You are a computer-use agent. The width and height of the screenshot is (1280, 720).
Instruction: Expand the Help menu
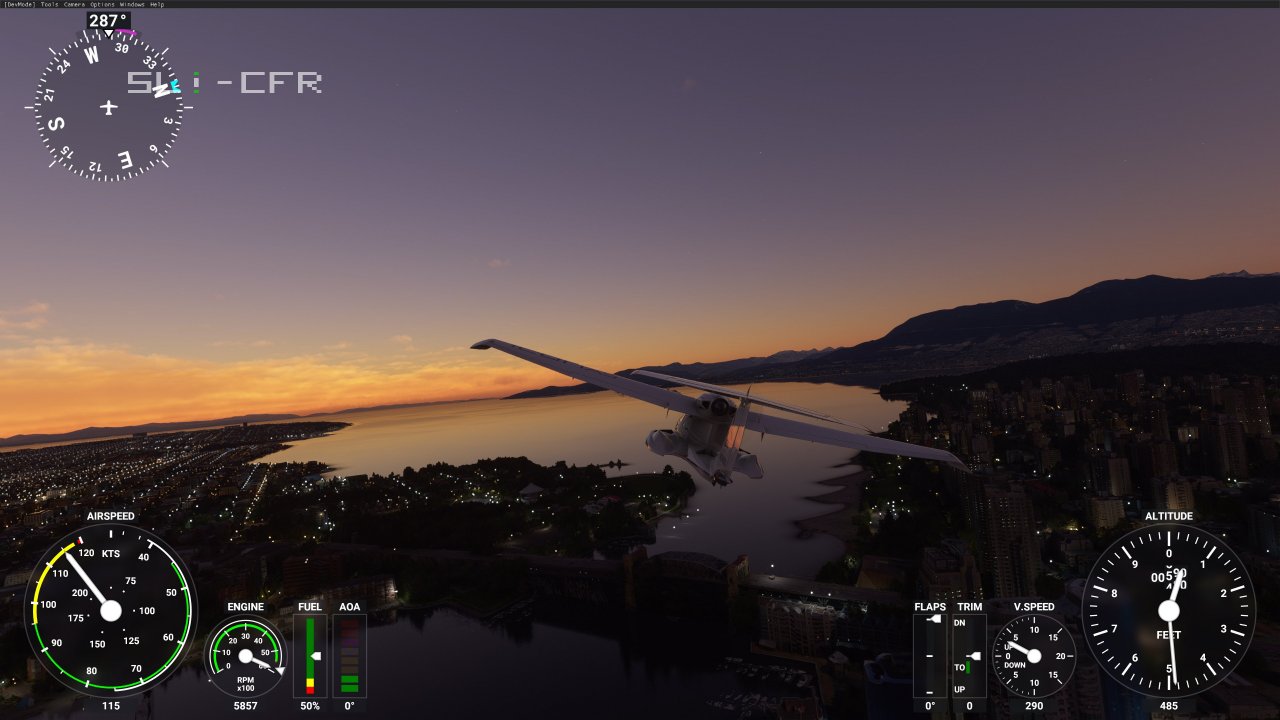(157, 4)
